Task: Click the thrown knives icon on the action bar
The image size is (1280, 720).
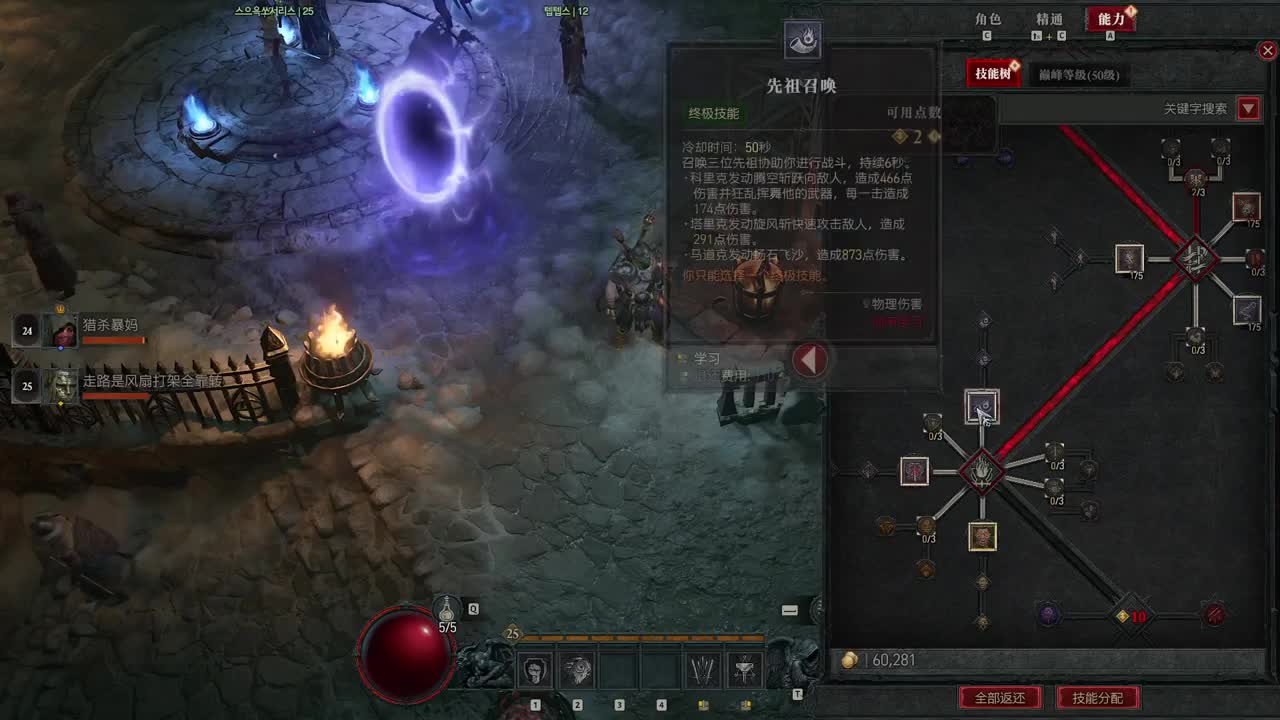Action: [x=703, y=670]
